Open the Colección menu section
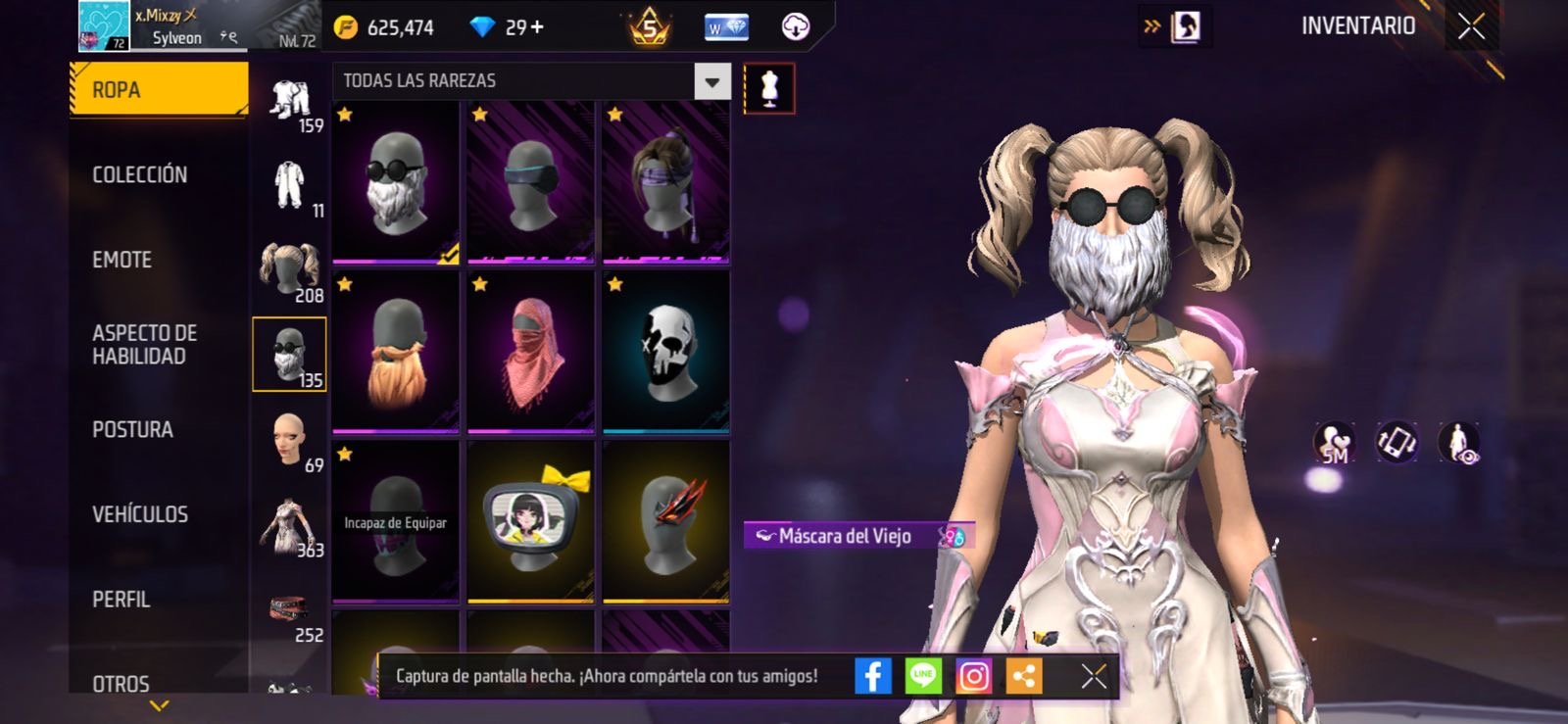1568x724 pixels. click(x=139, y=174)
